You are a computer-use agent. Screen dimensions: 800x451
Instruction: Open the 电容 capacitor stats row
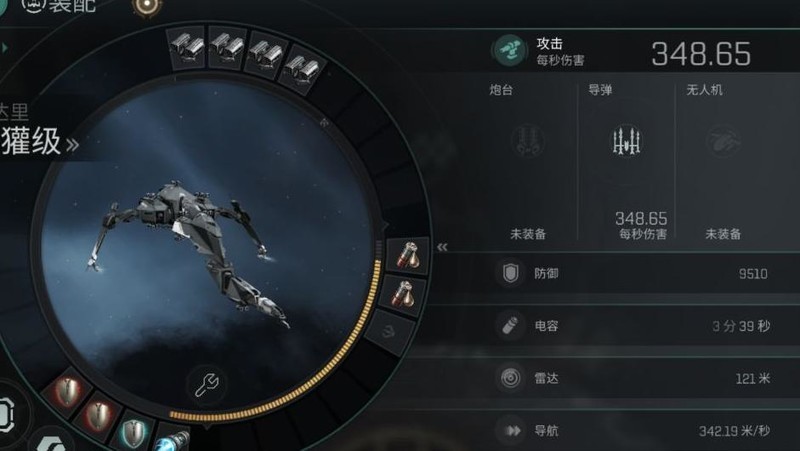pos(638,326)
